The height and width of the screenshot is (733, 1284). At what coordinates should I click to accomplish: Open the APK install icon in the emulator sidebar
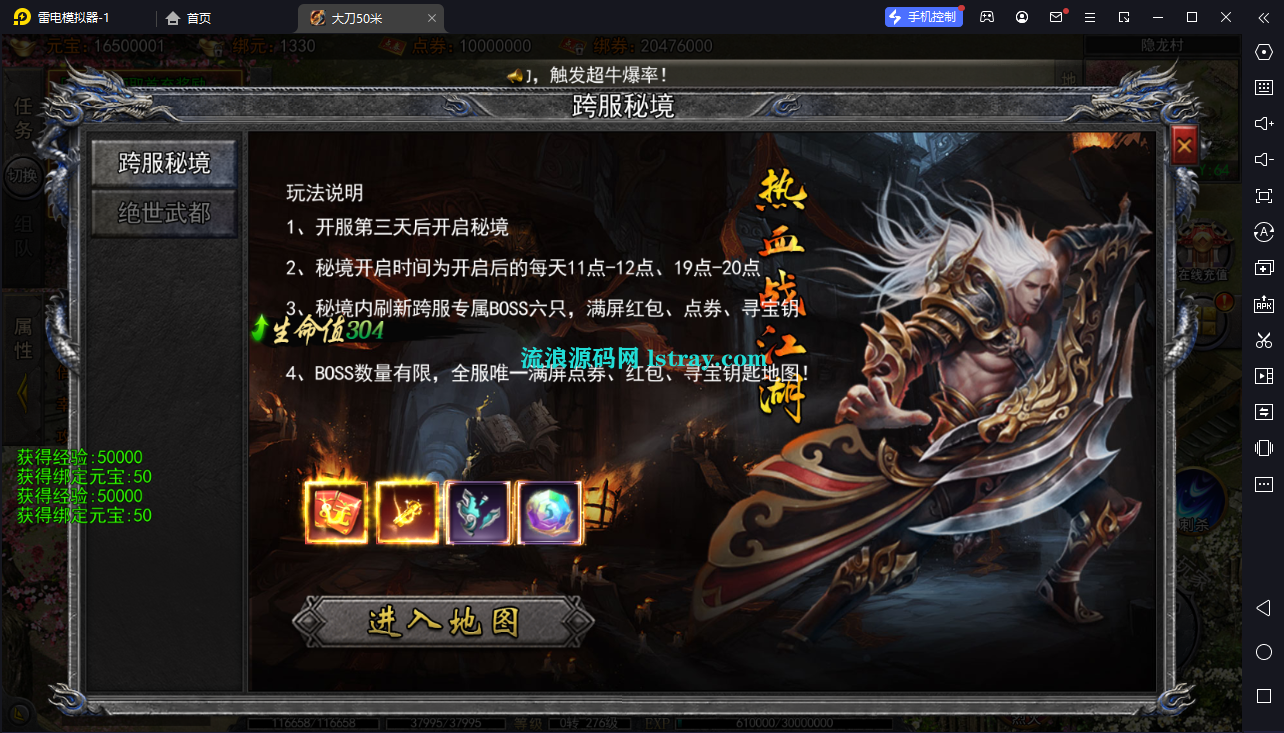coord(1263,303)
